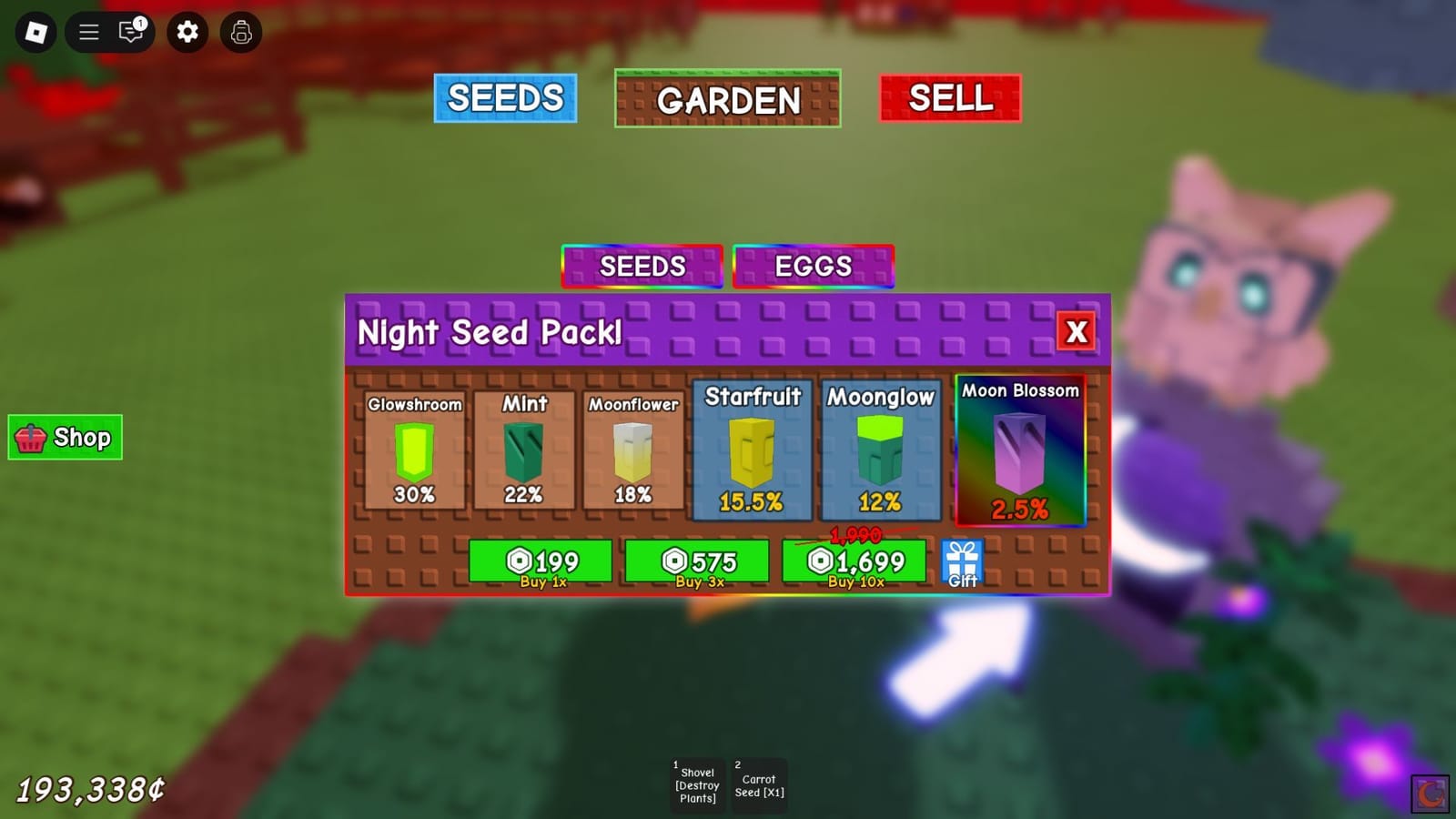Equip the Shovel from the hotbar

click(697, 783)
